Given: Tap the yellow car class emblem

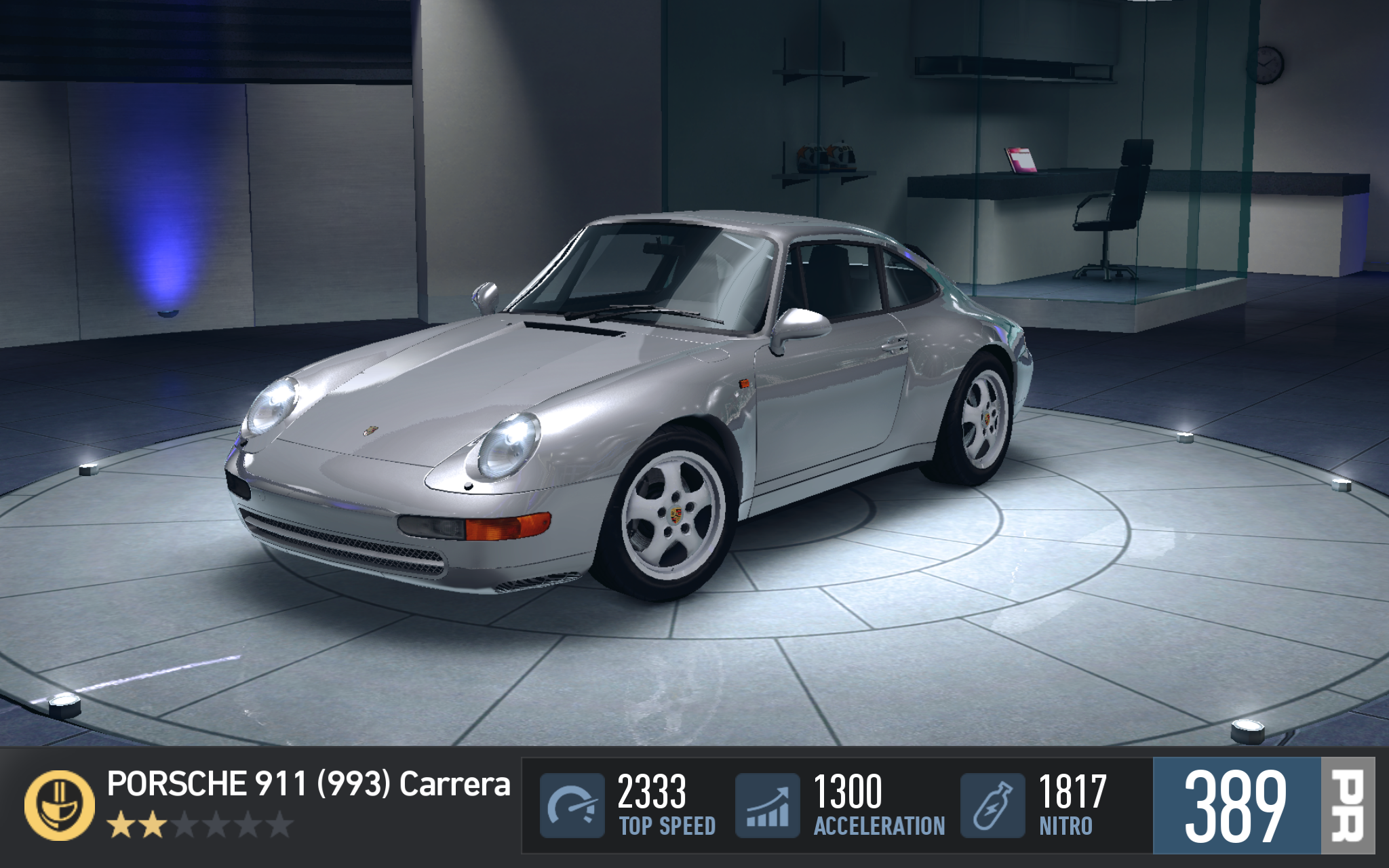Looking at the screenshot, I should click(x=59, y=805).
